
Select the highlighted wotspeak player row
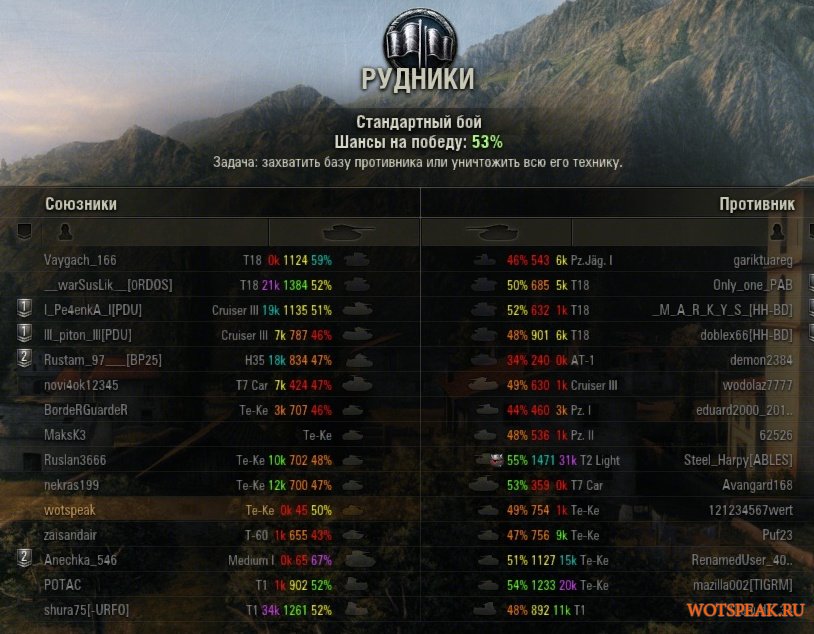pyautogui.click(x=70, y=510)
